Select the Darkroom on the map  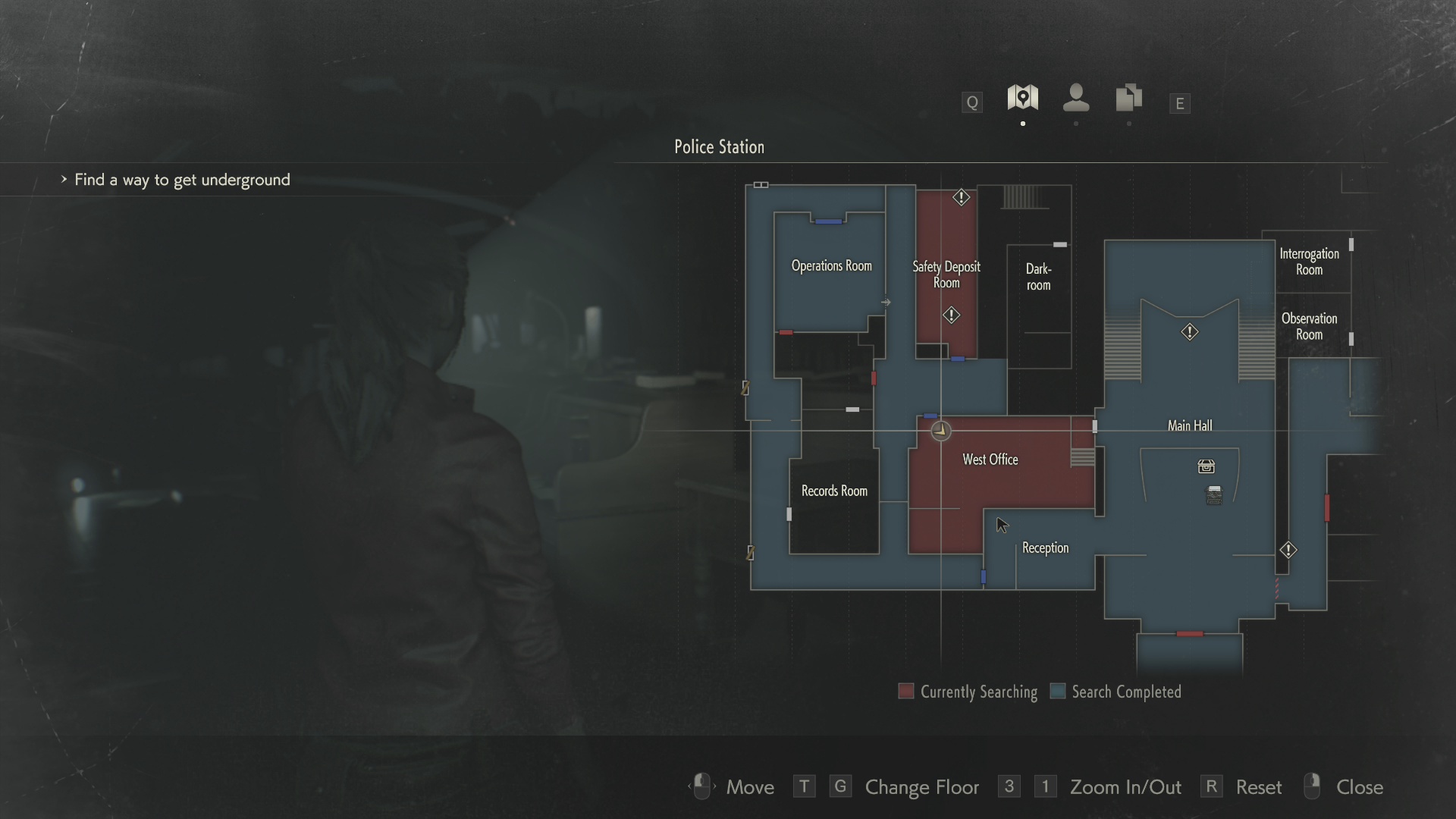click(1038, 277)
